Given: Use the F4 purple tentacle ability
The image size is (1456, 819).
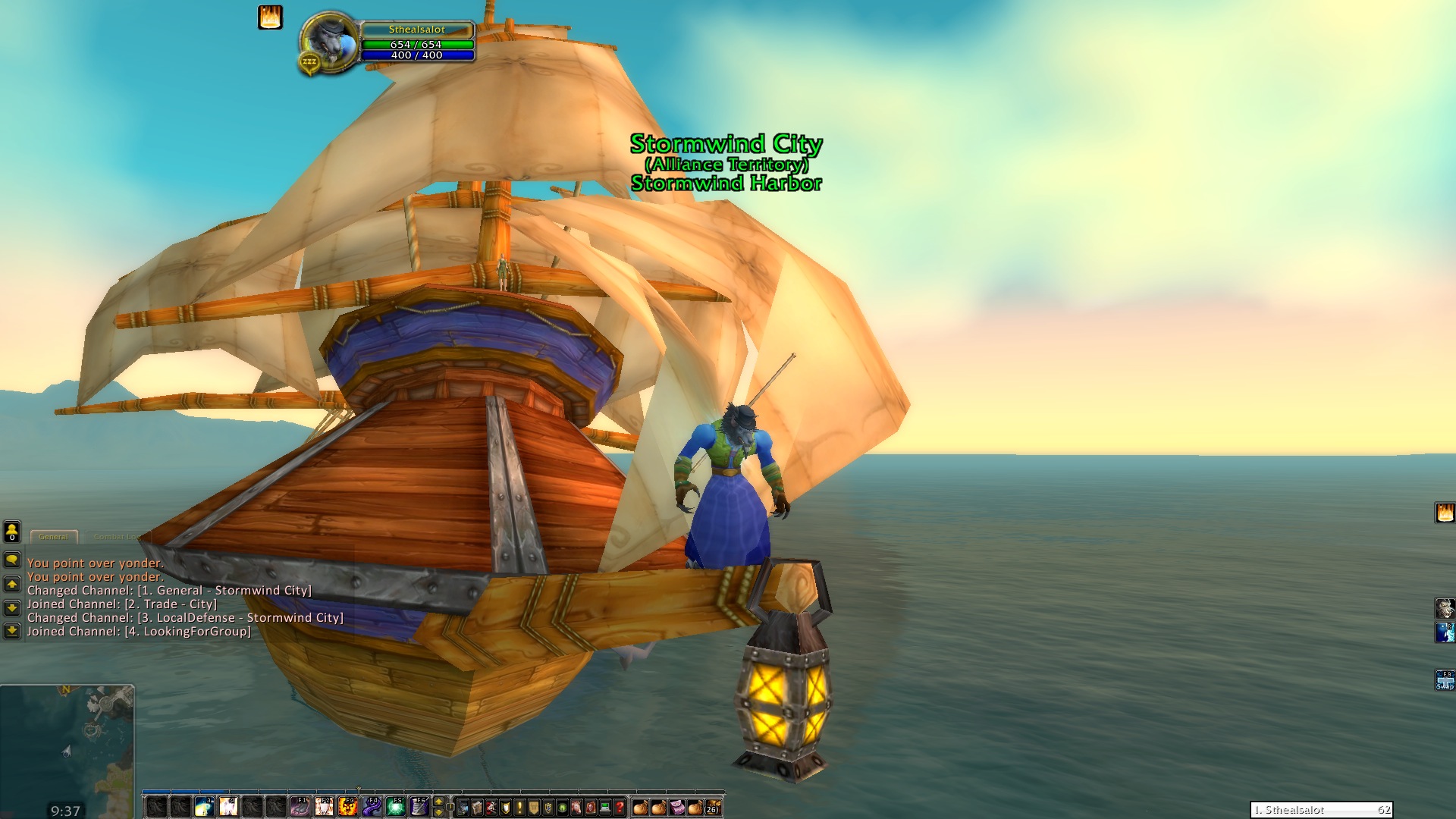Looking at the screenshot, I should 372,807.
